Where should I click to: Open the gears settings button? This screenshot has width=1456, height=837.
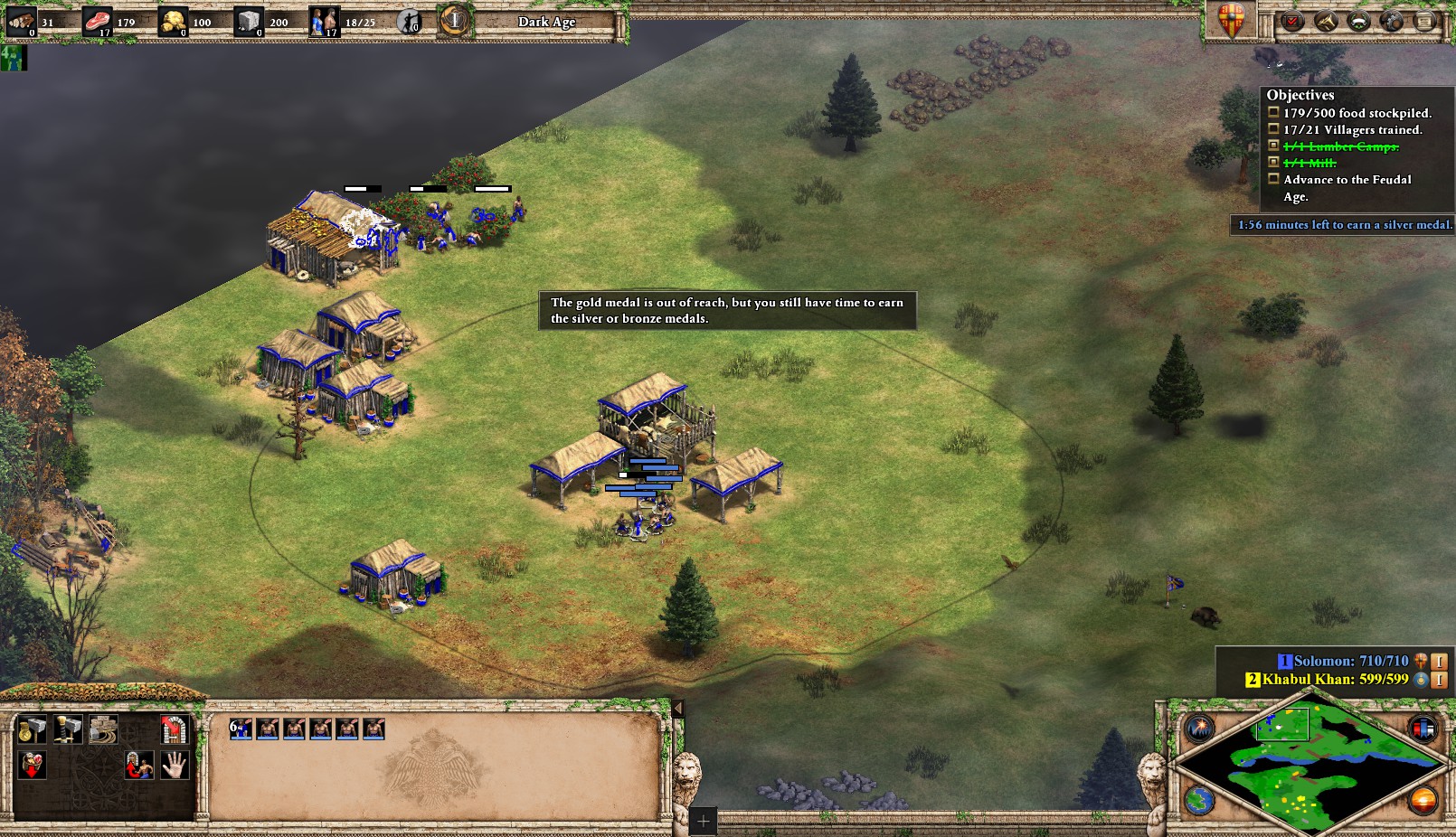coord(1392,21)
